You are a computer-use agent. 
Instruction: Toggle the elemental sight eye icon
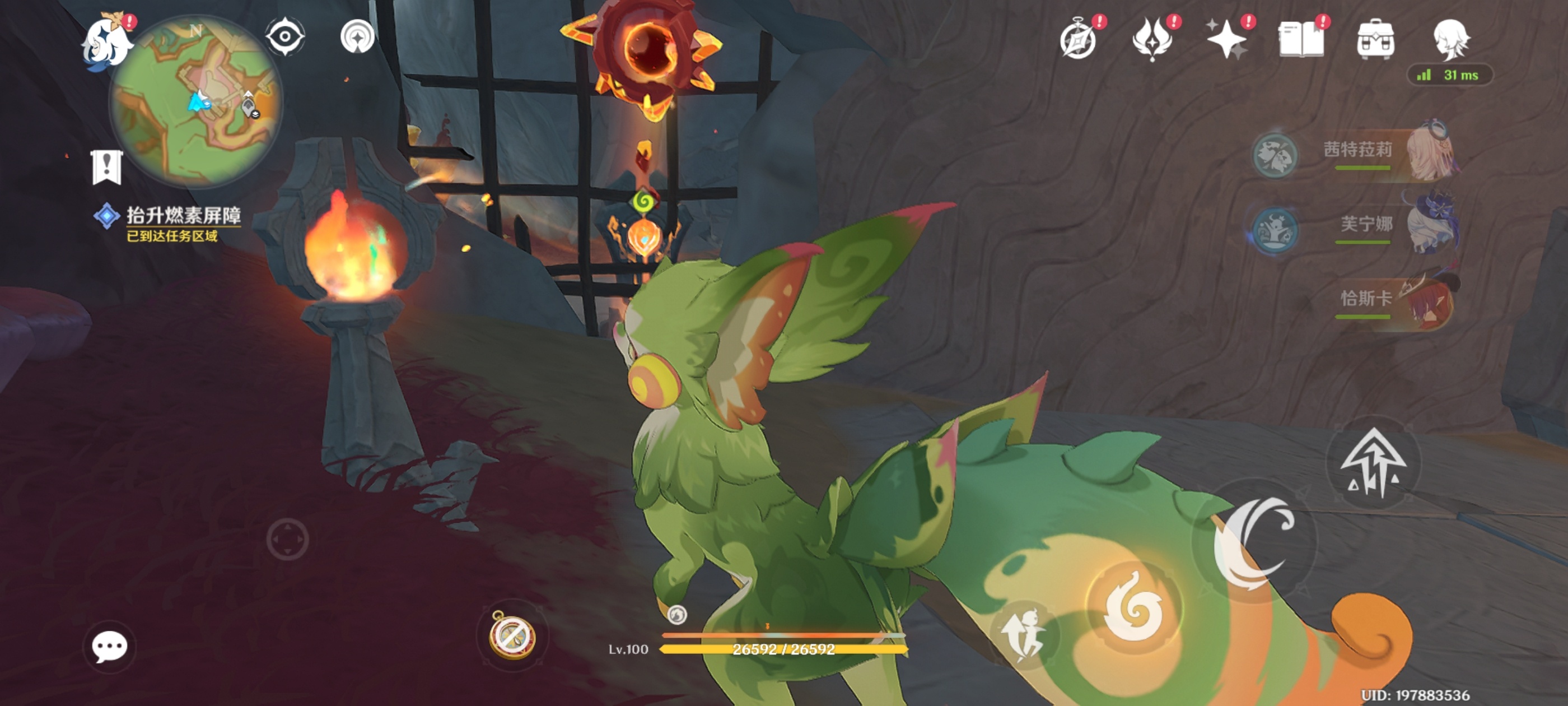(285, 37)
